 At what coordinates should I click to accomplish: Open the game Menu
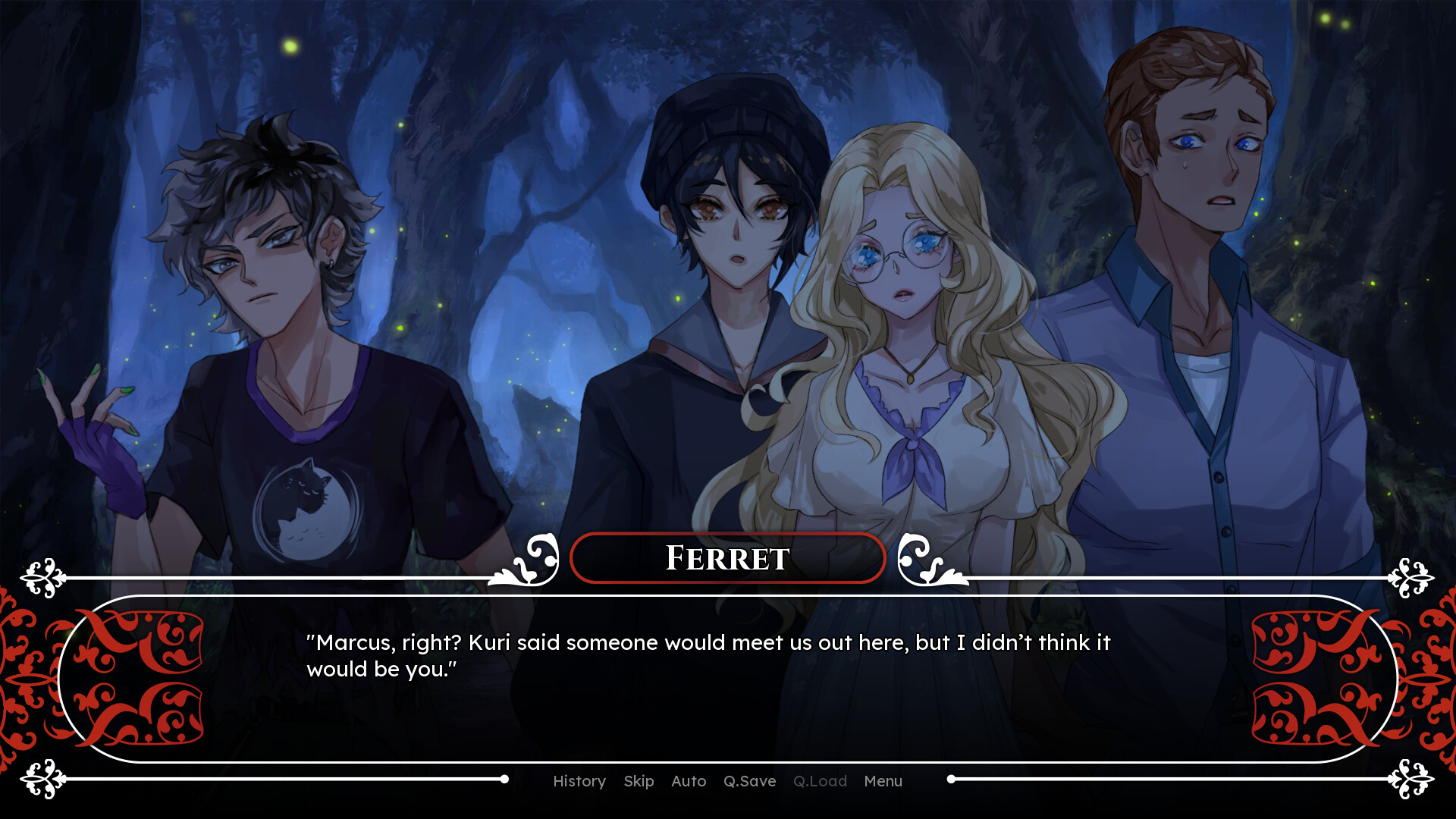coord(882,781)
